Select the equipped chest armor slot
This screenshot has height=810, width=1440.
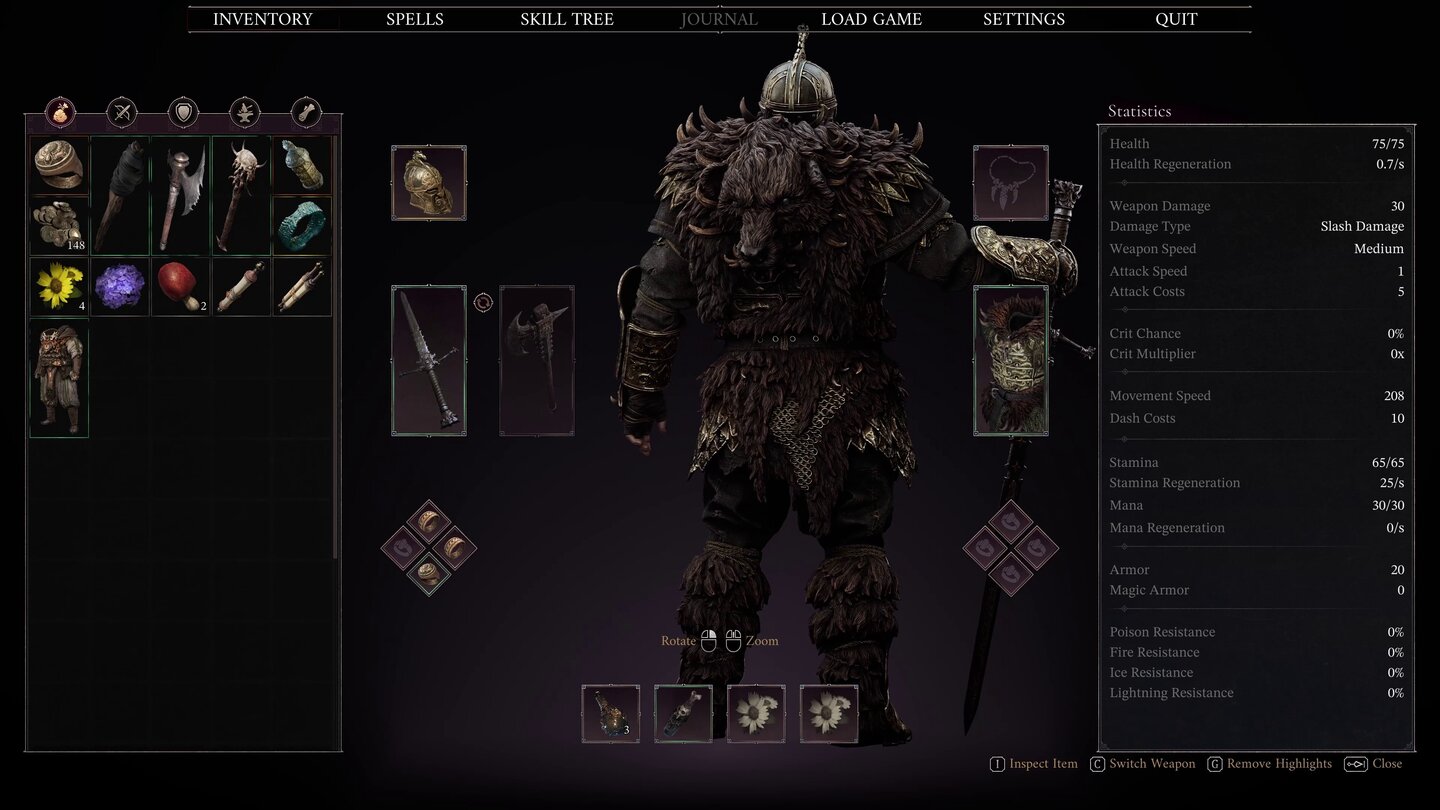pos(1010,360)
